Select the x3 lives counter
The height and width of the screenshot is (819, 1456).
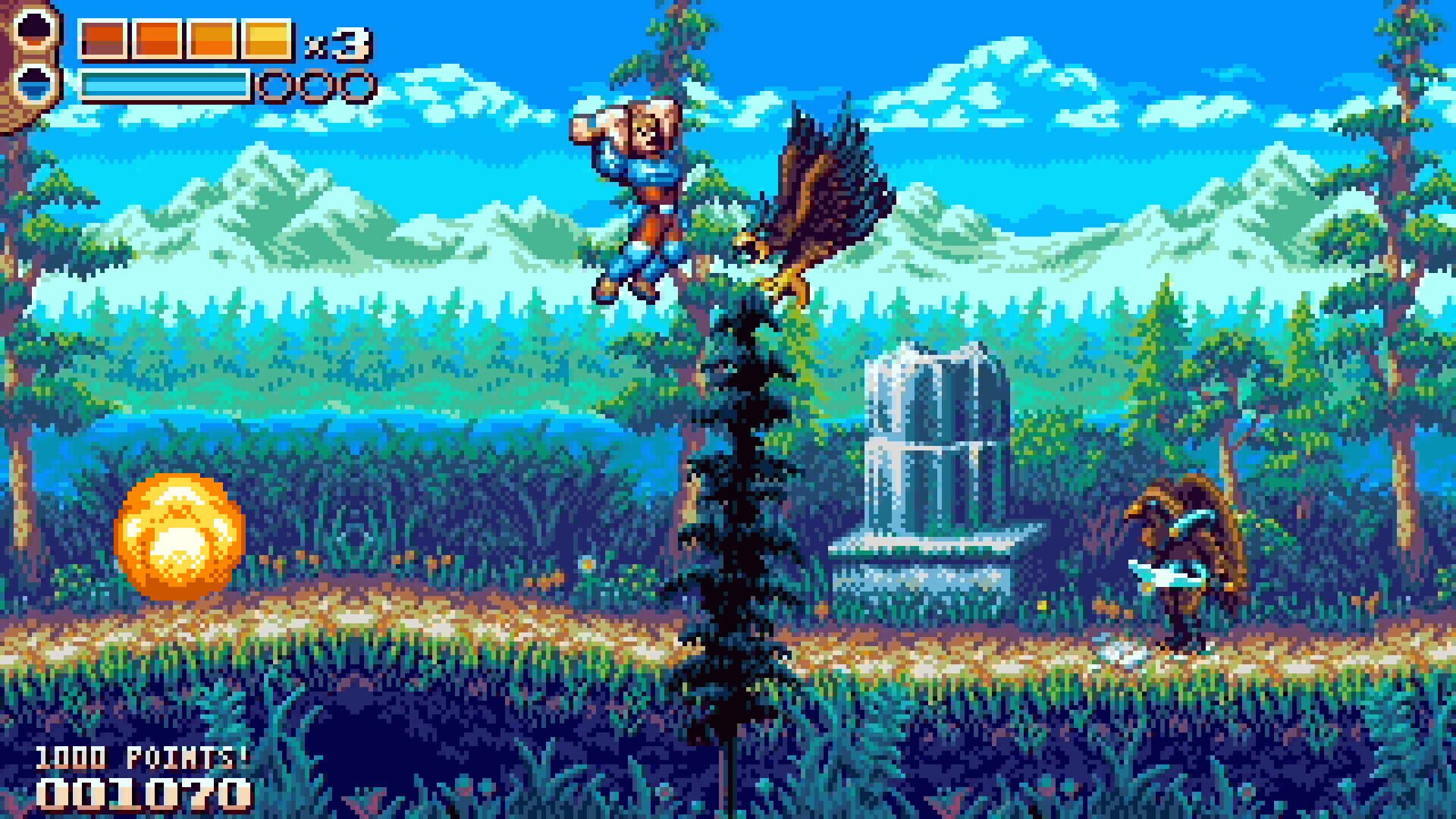click(x=336, y=42)
